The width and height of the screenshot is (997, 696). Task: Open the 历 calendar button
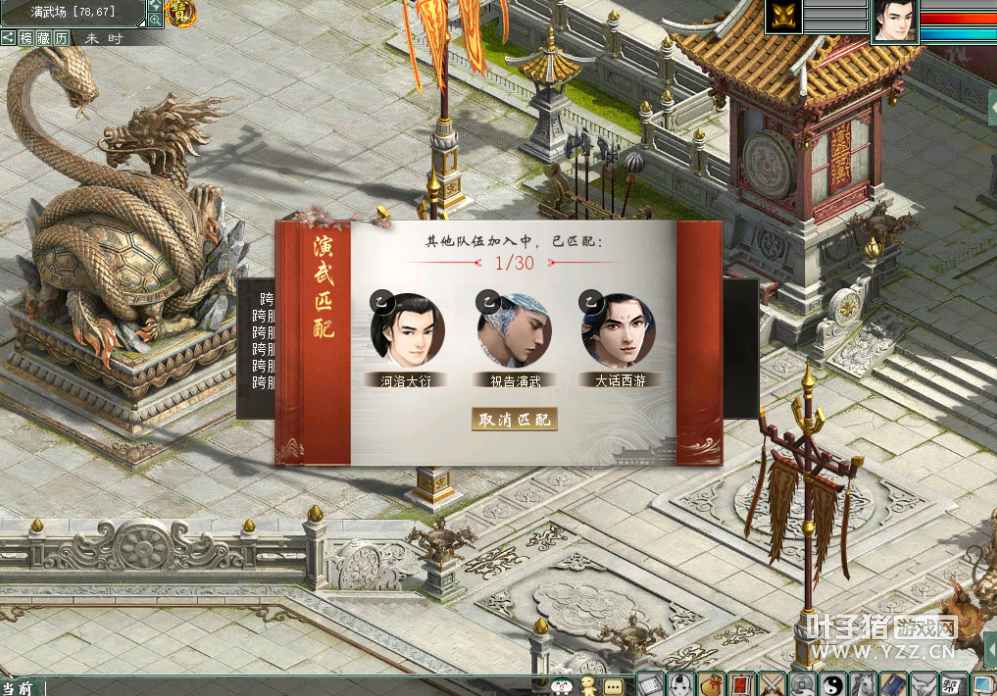tap(62, 38)
